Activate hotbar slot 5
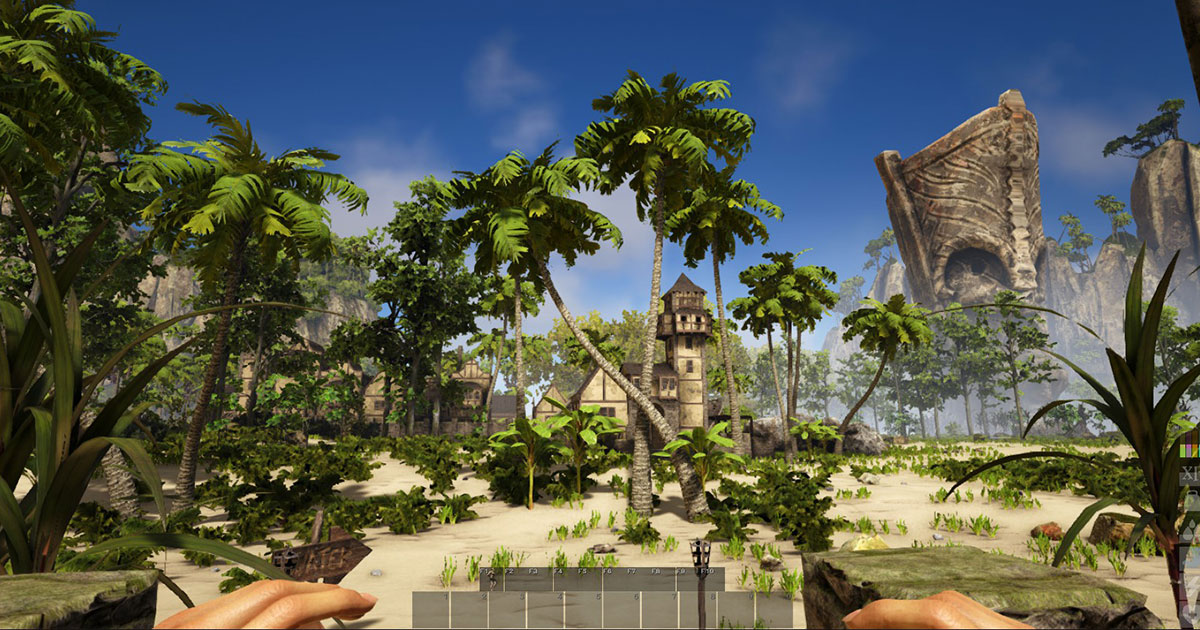The height and width of the screenshot is (630, 1200). pos(584,609)
